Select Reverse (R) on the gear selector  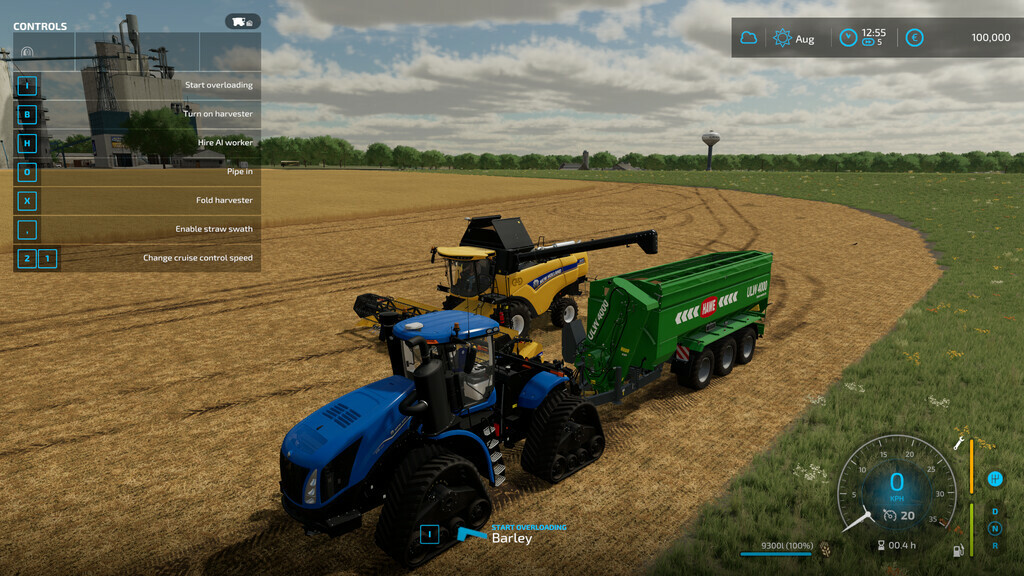(x=995, y=545)
